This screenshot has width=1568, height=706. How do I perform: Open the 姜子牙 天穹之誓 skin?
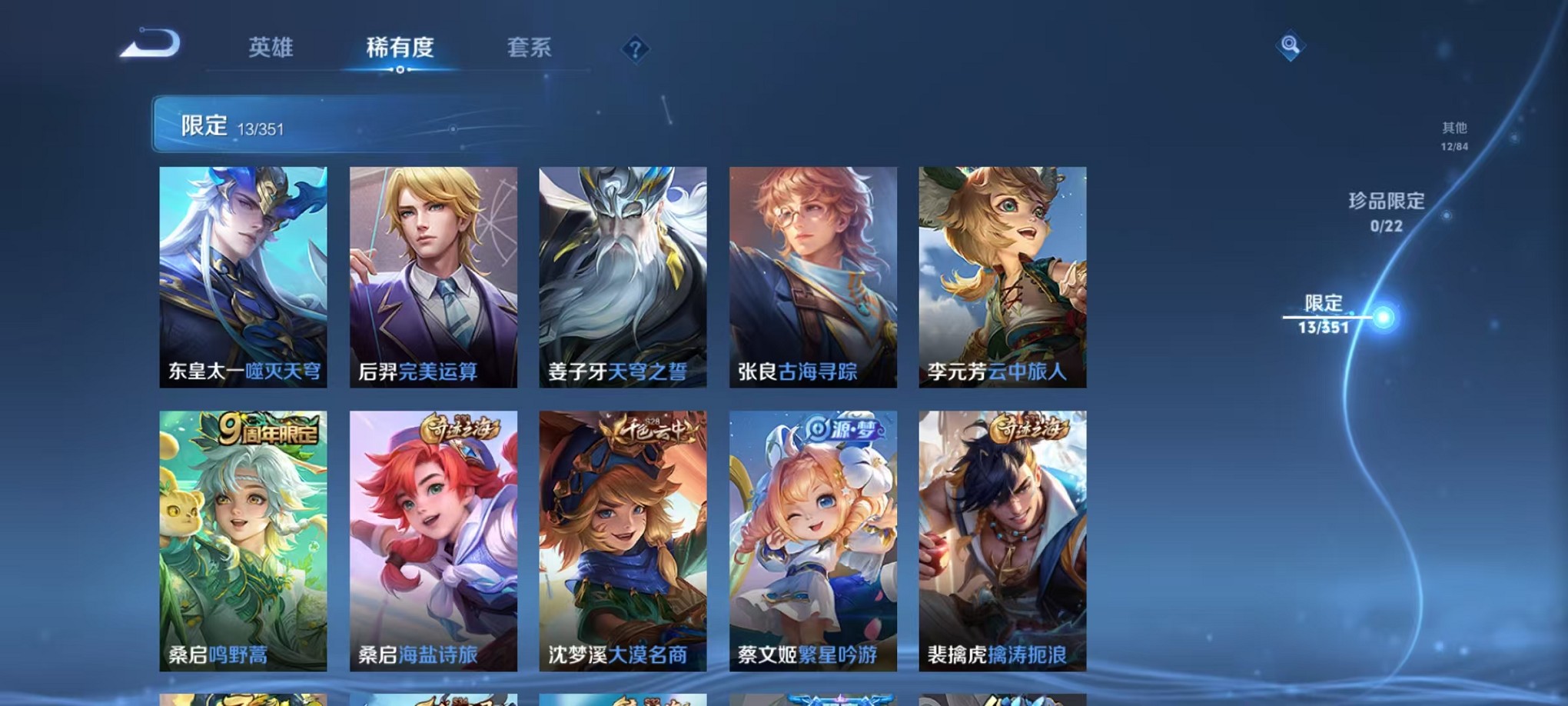tap(621, 277)
